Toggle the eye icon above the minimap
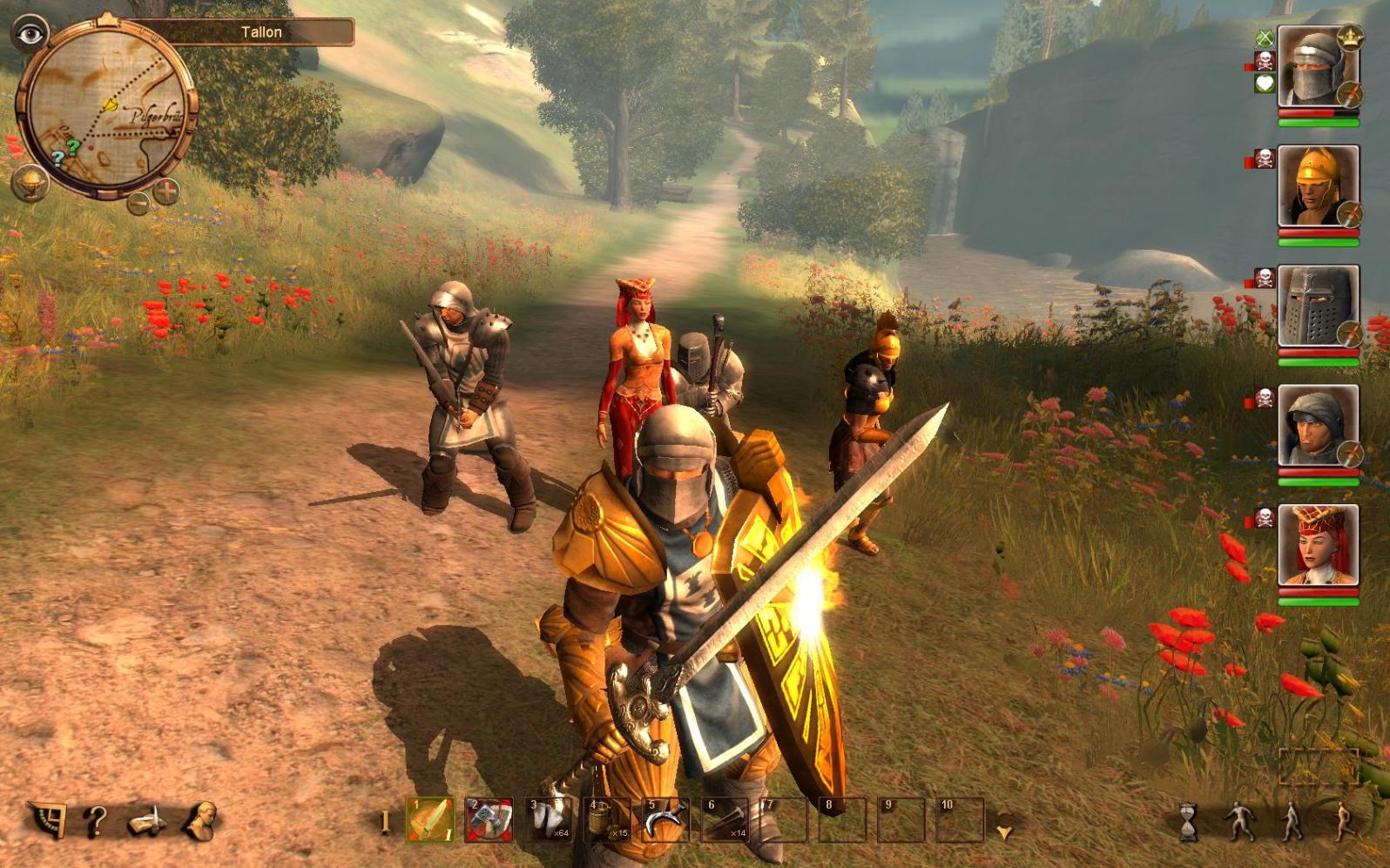This screenshot has width=1390, height=868. 30,34
